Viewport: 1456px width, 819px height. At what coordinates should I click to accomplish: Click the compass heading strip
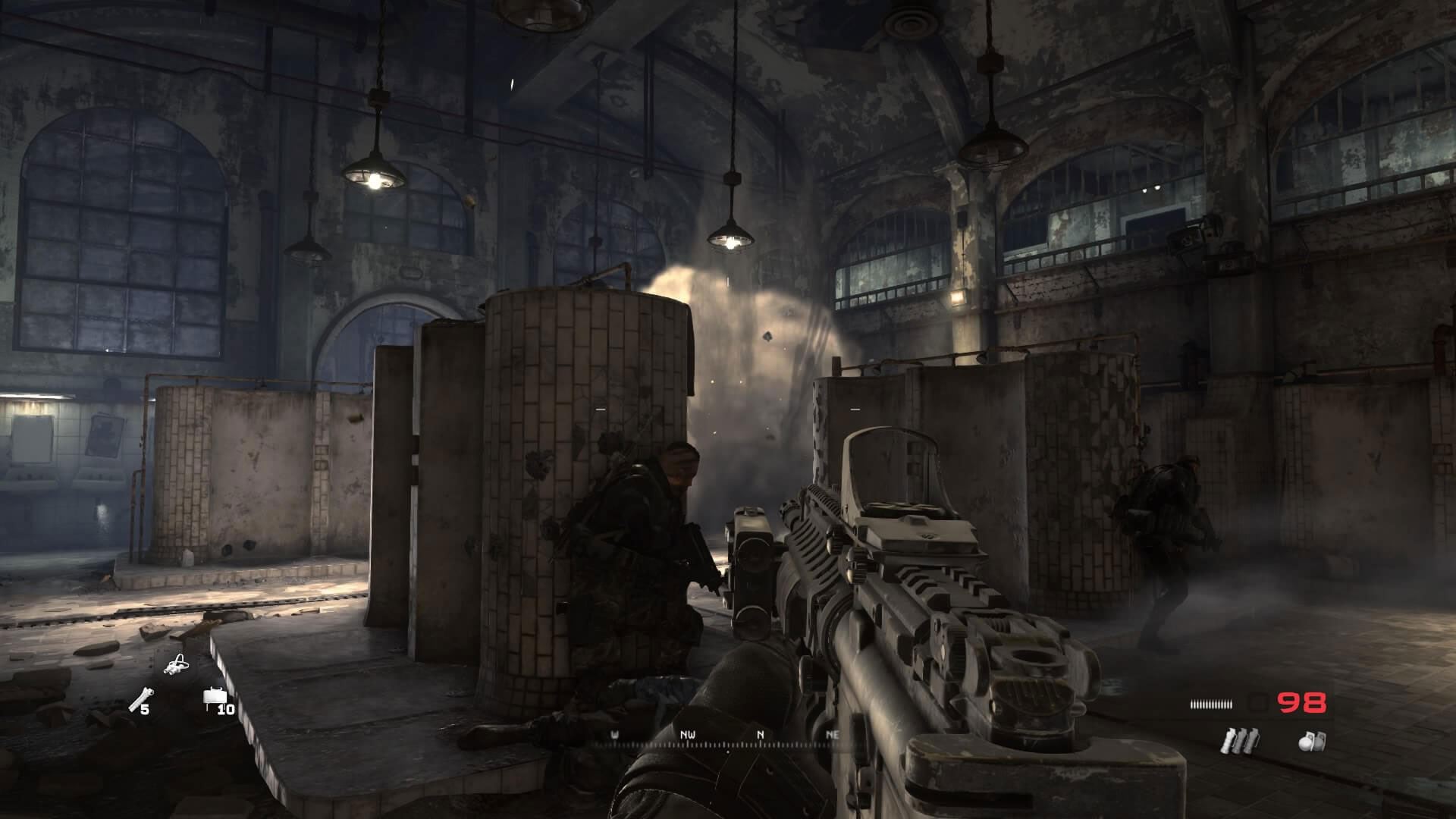(726, 739)
